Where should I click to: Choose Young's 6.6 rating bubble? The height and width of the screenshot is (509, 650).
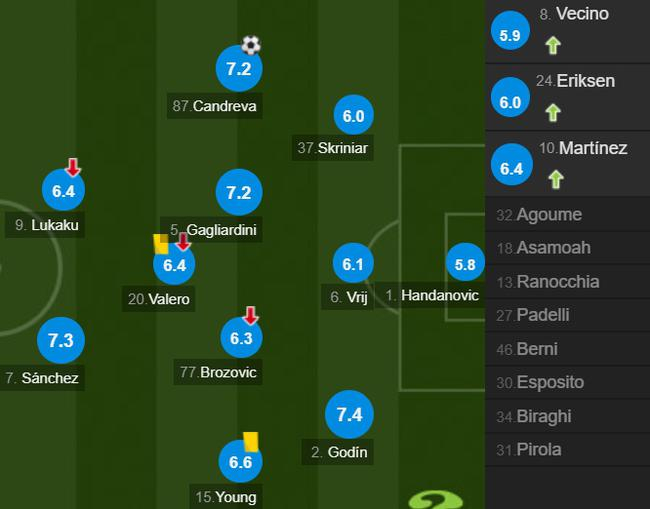(x=240, y=462)
